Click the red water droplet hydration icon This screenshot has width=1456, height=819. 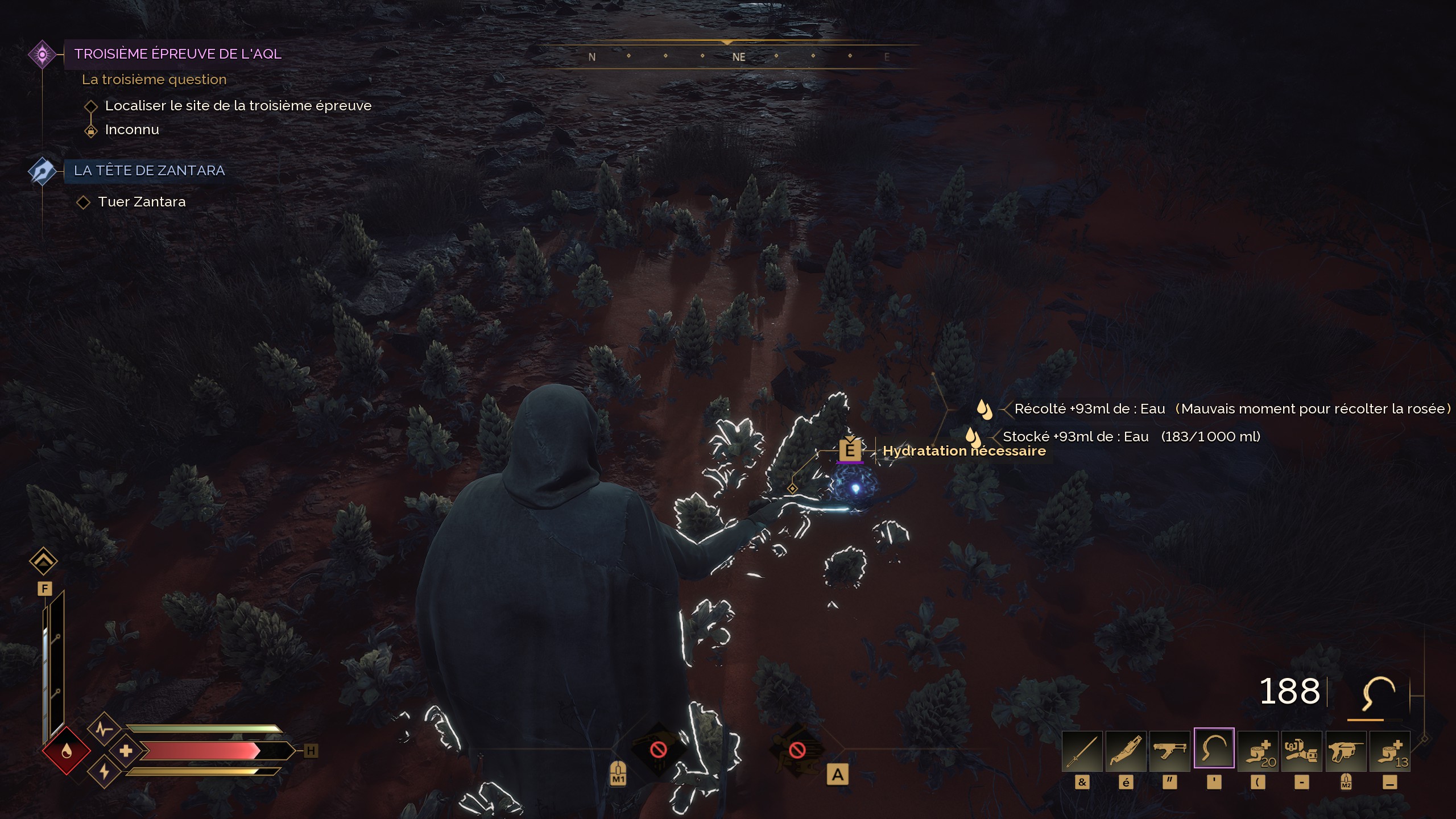click(67, 752)
